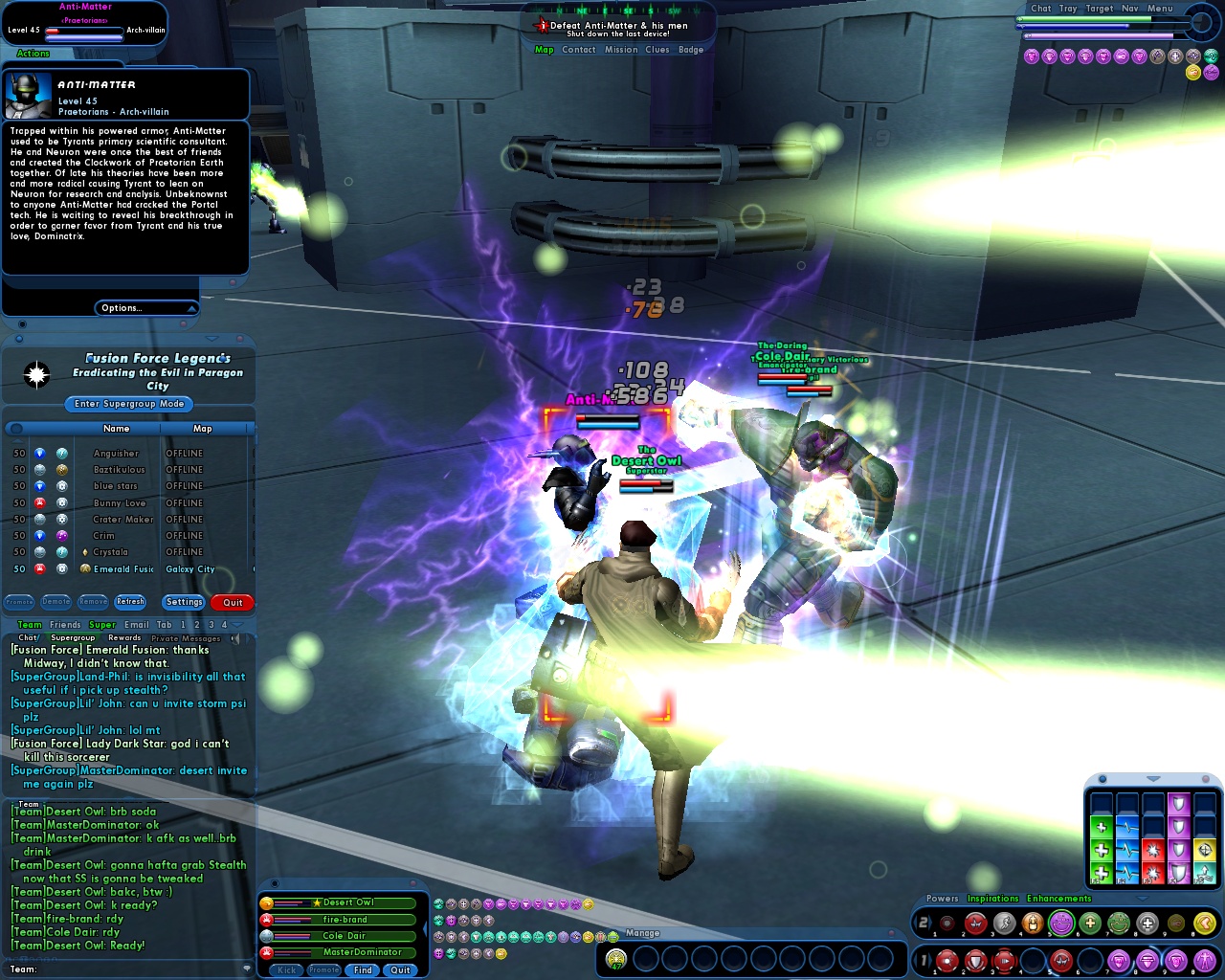Click Find in the team window
Image resolution: width=1225 pixels, height=980 pixels.
tap(362, 969)
